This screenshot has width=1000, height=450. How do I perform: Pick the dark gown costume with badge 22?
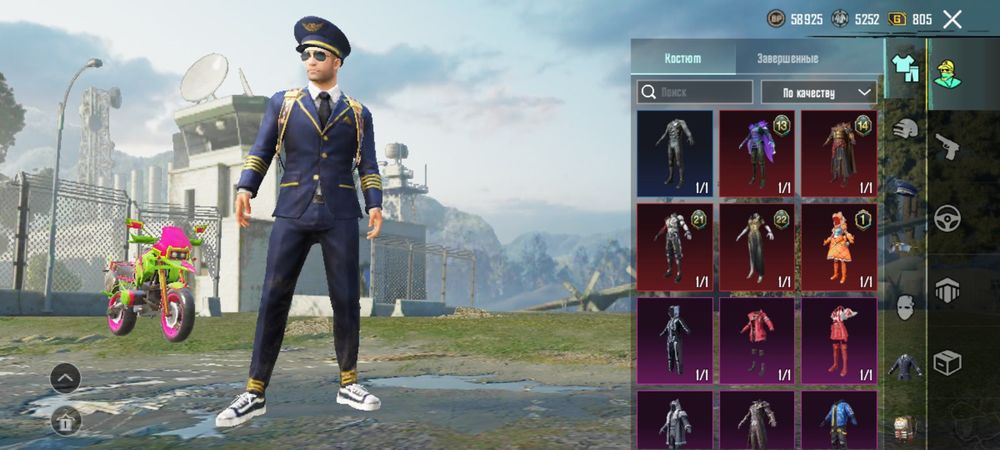click(757, 246)
